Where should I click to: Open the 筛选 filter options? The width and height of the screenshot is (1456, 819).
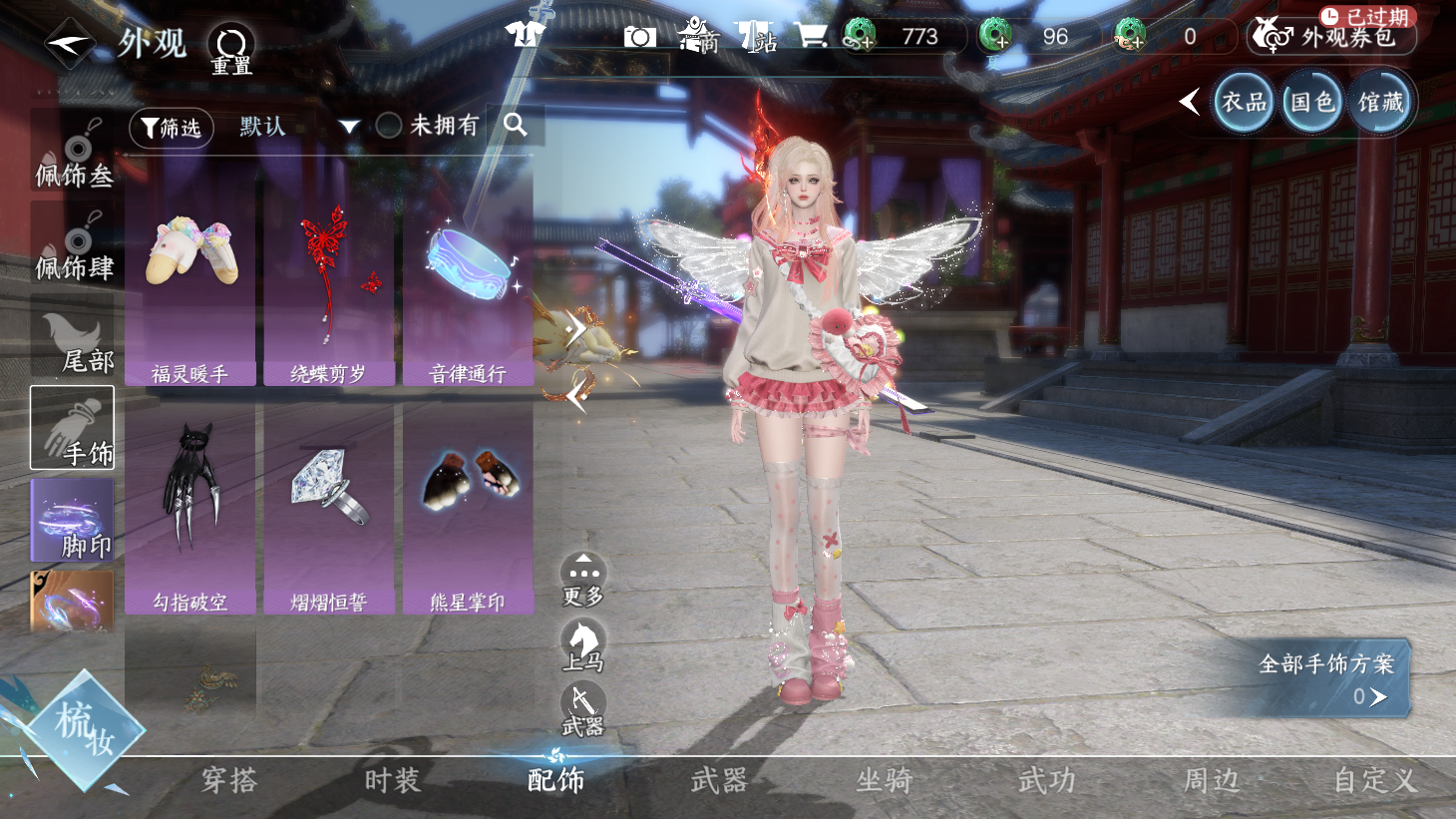(172, 128)
